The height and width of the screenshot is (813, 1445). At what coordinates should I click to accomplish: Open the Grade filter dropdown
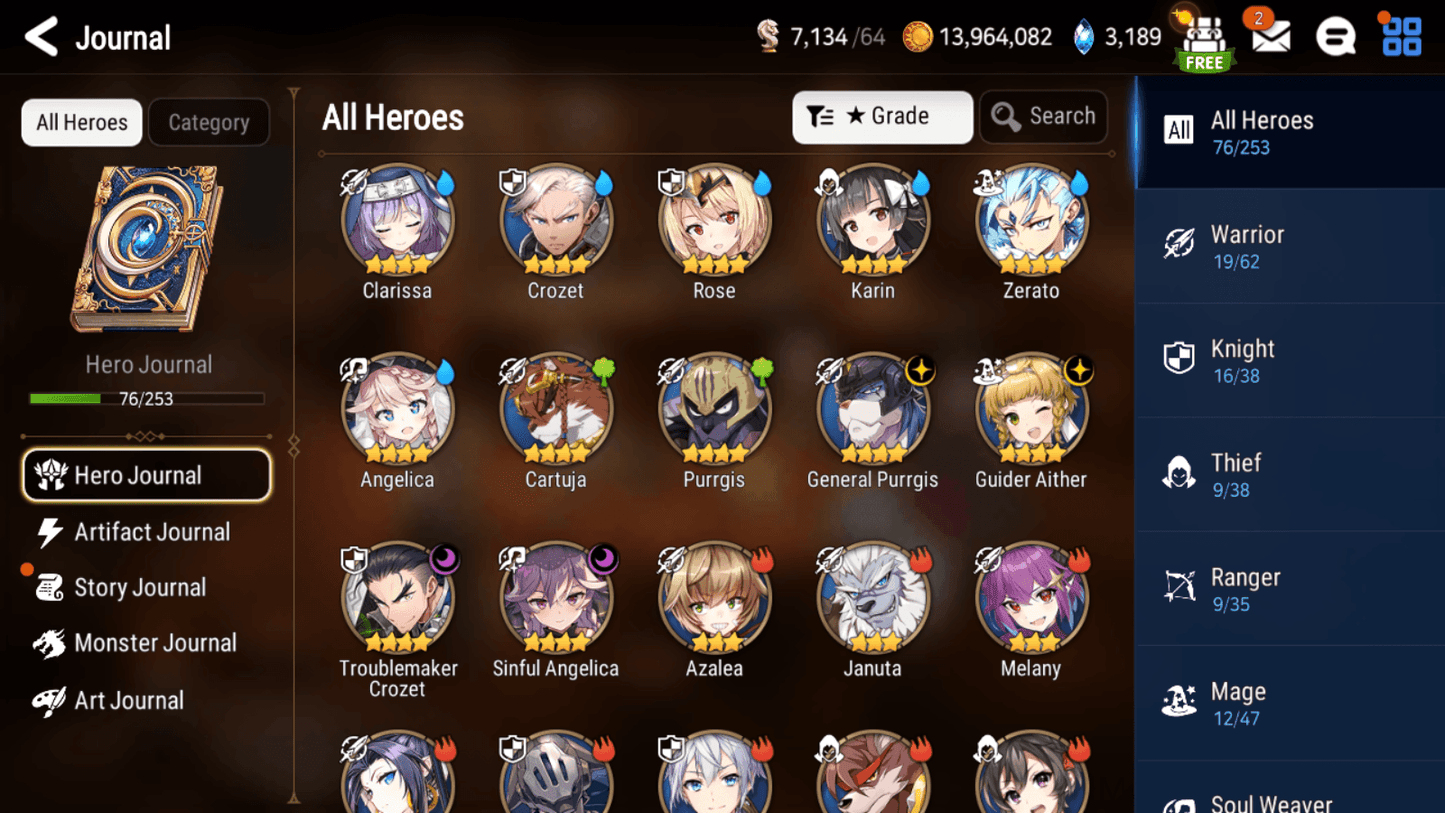tap(882, 117)
